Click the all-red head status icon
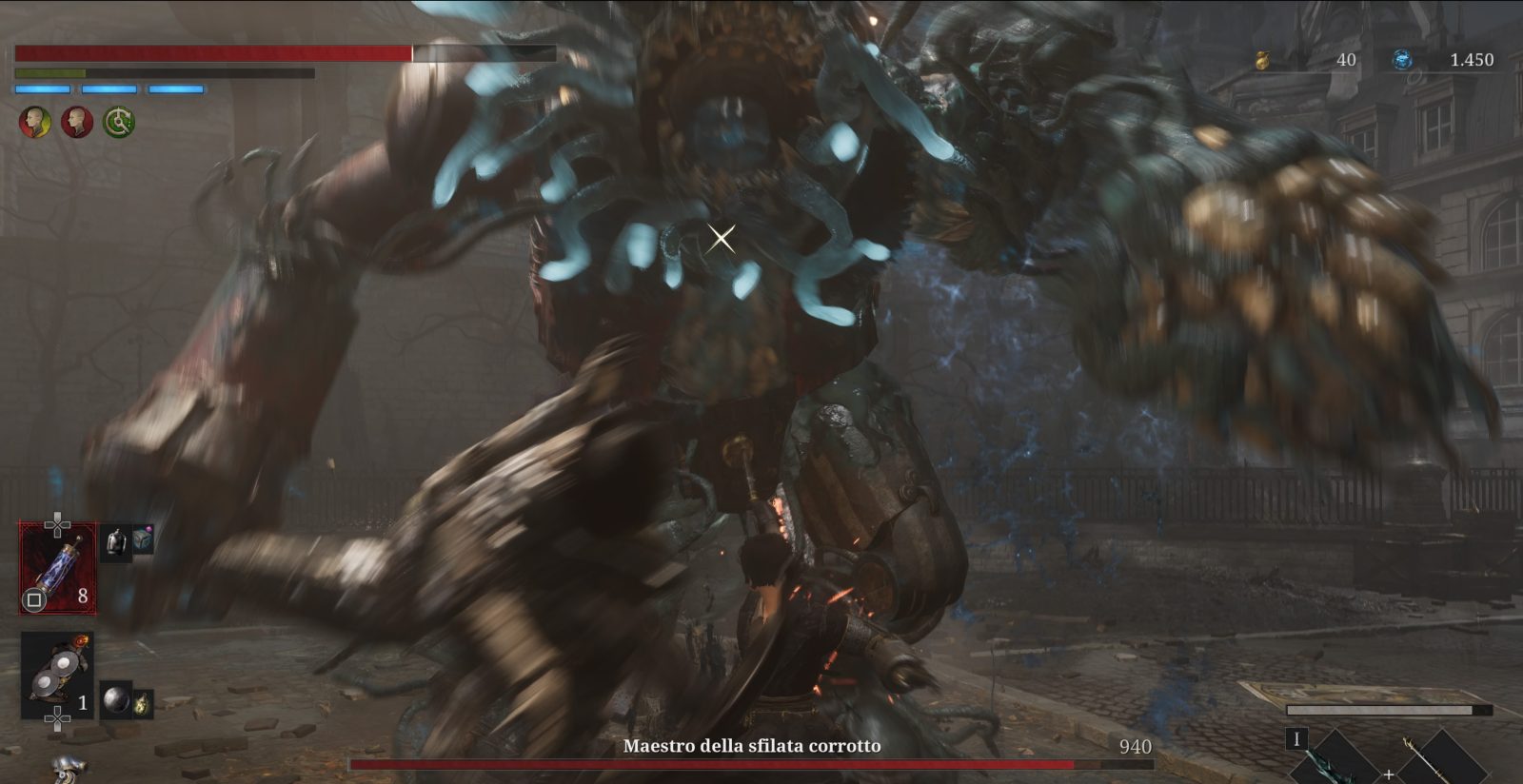This screenshot has height=784, width=1523. point(77,122)
